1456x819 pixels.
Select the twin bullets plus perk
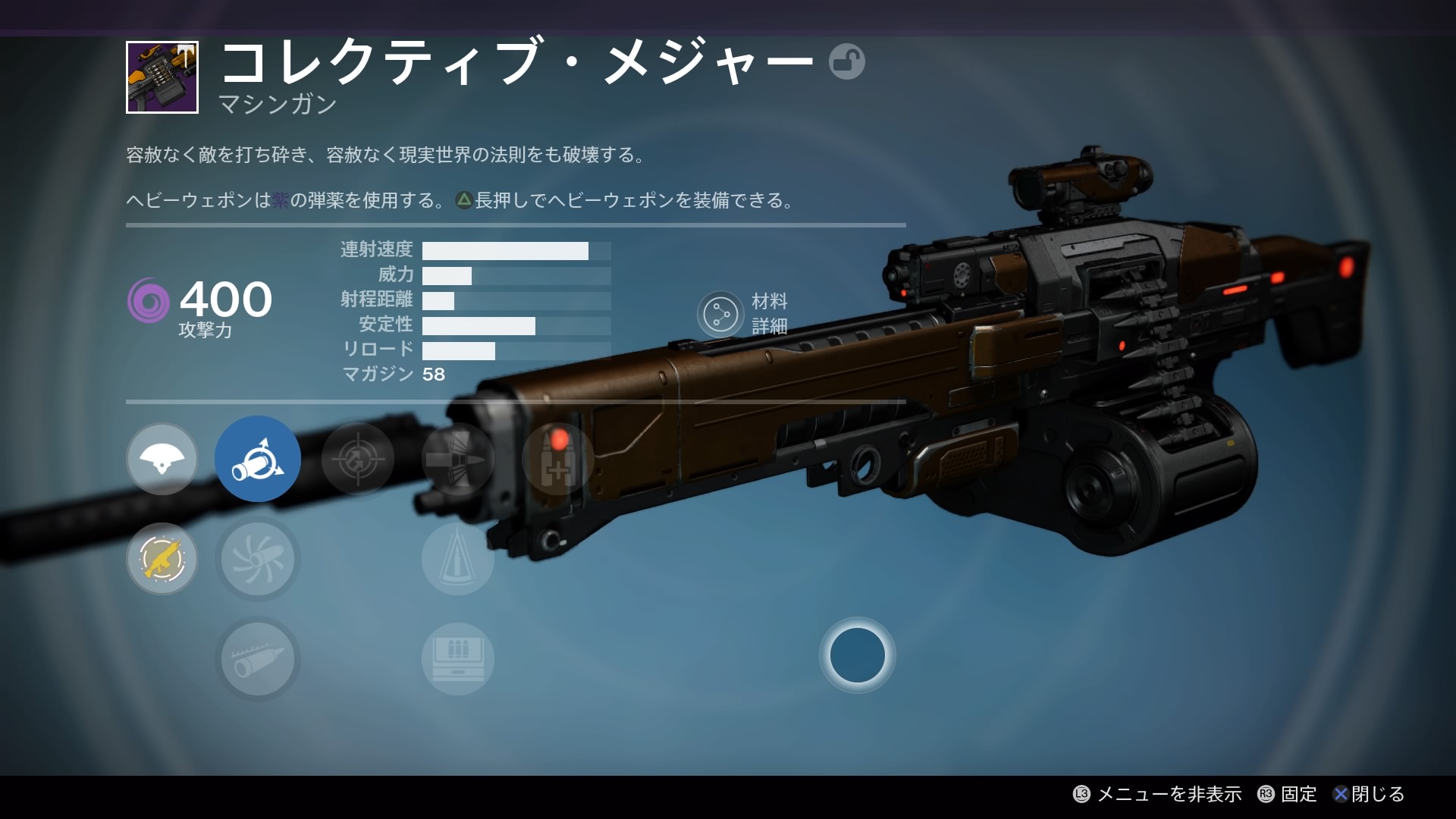click(x=557, y=459)
